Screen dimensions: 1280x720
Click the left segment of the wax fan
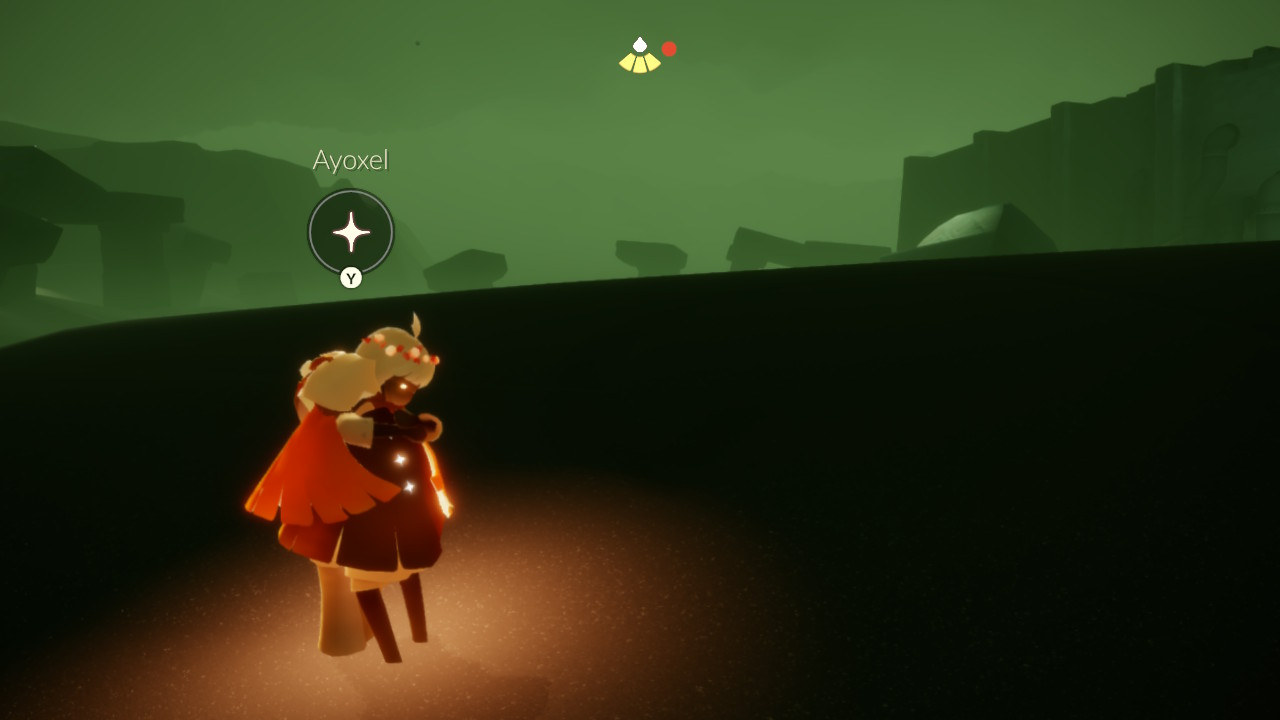(626, 62)
